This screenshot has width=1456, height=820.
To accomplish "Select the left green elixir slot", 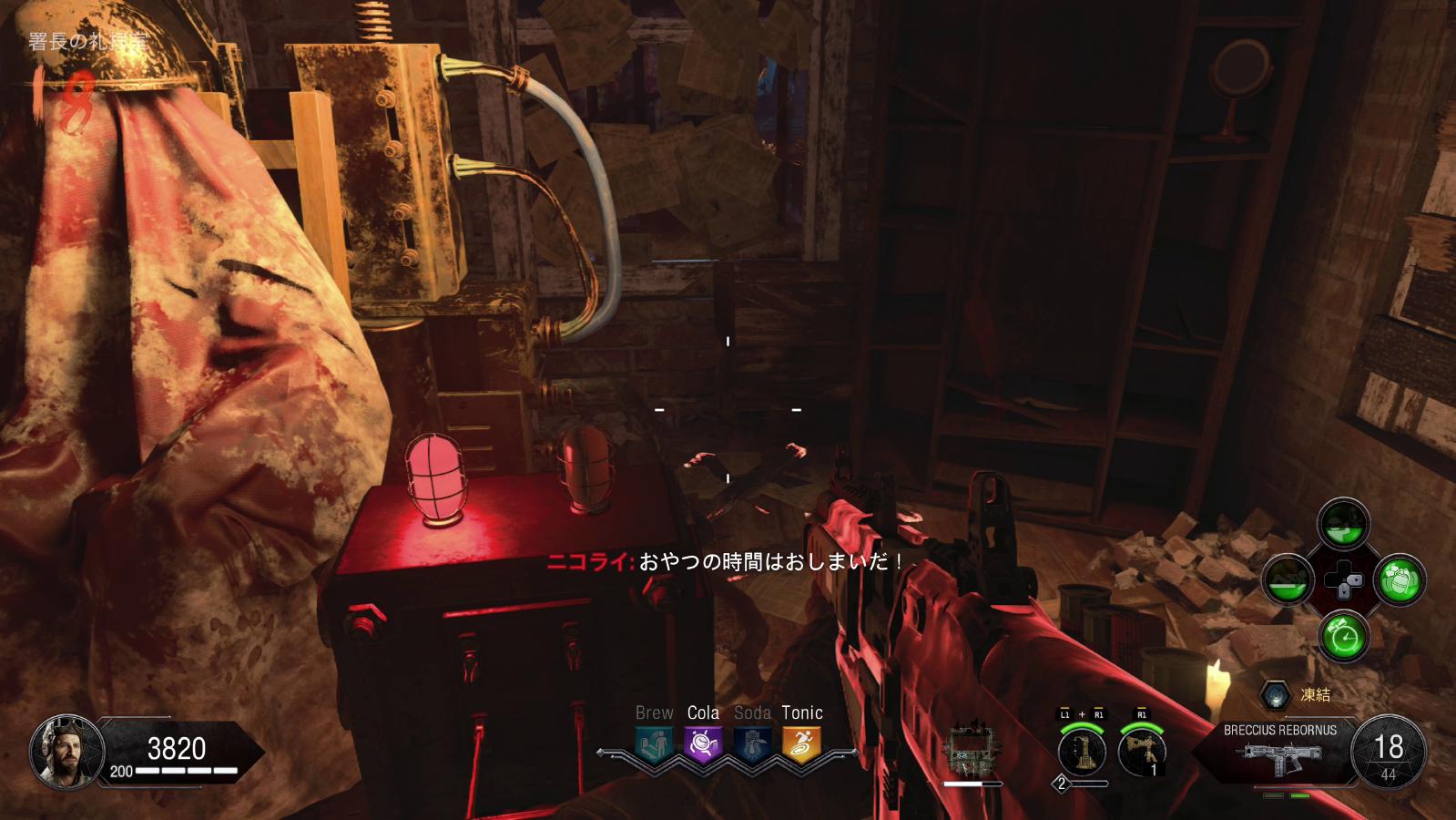I will tap(1288, 580).
